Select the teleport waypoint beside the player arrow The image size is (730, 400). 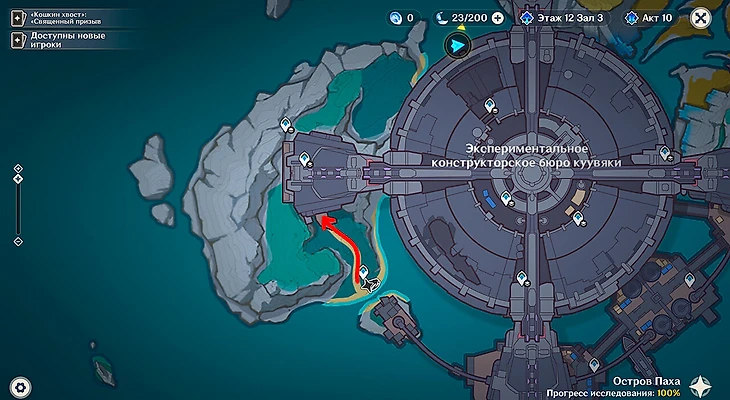pyautogui.click(x=364, y=270)
